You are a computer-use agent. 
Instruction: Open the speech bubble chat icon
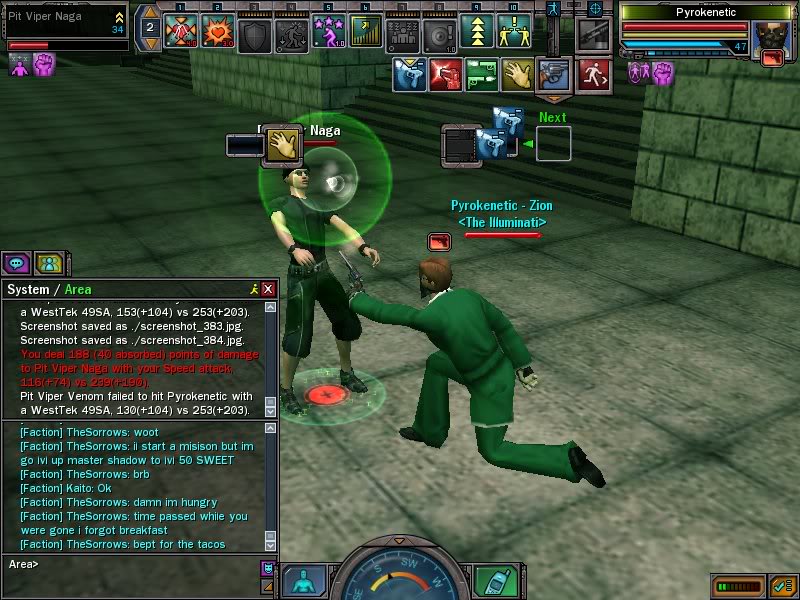coord(16,263)
